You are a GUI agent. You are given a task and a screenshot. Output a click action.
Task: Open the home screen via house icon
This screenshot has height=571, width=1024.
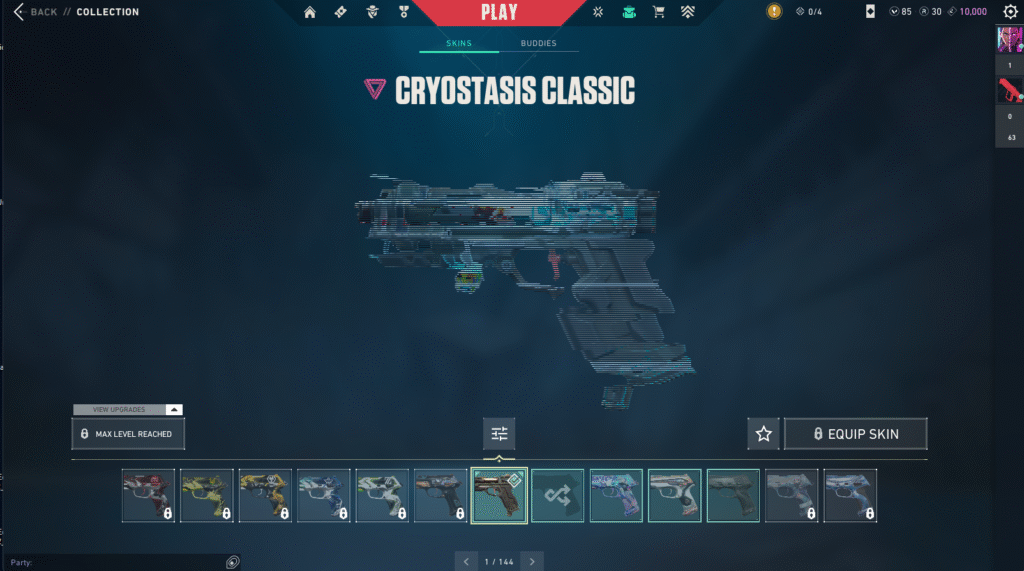coord(310,12)
